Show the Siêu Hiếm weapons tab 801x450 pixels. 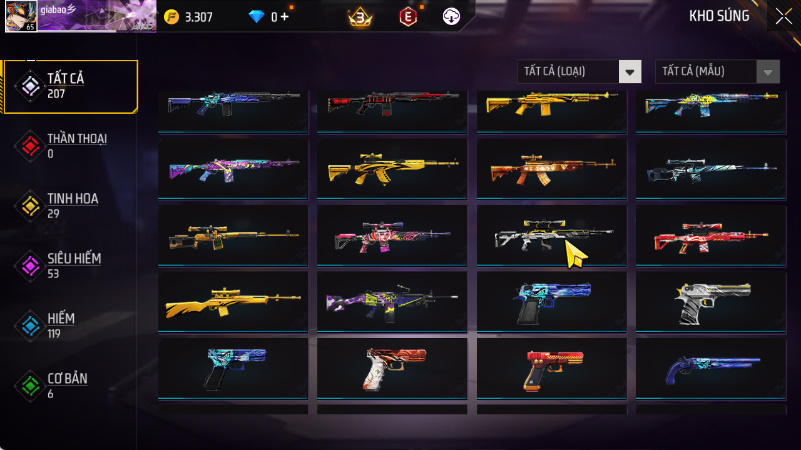pyautogui.click(x=70, y=265)
